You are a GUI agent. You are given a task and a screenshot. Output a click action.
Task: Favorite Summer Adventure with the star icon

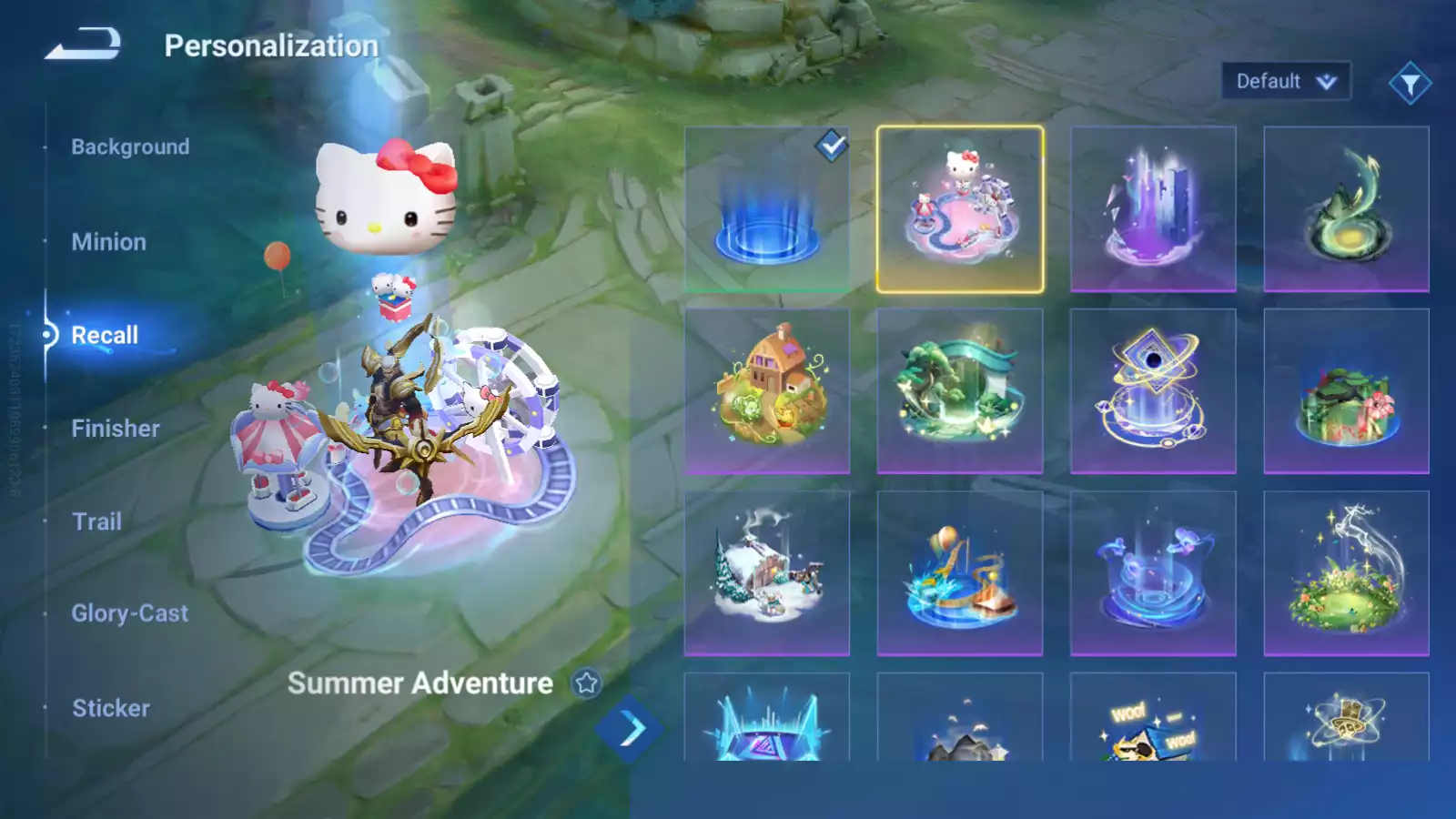point(587,682)
